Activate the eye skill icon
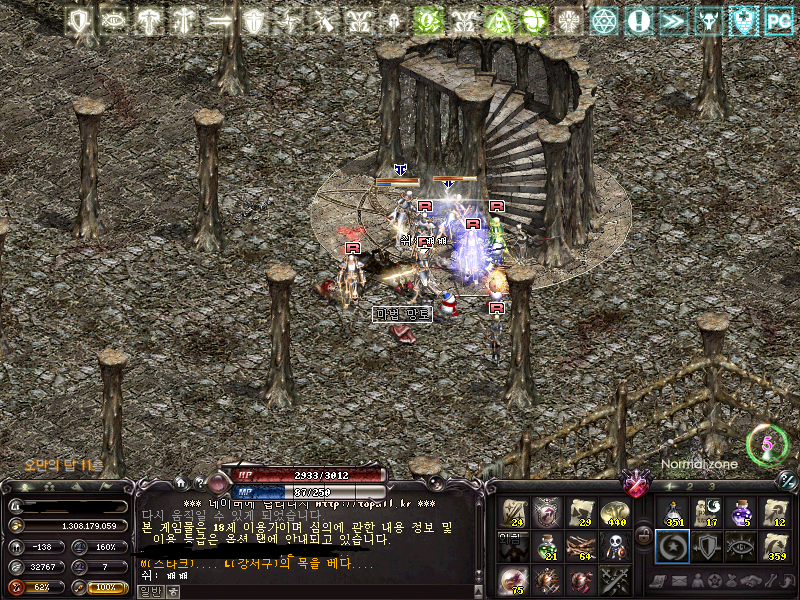The width and height of the screenshot is (800, 600). click(x=741, y=547)
